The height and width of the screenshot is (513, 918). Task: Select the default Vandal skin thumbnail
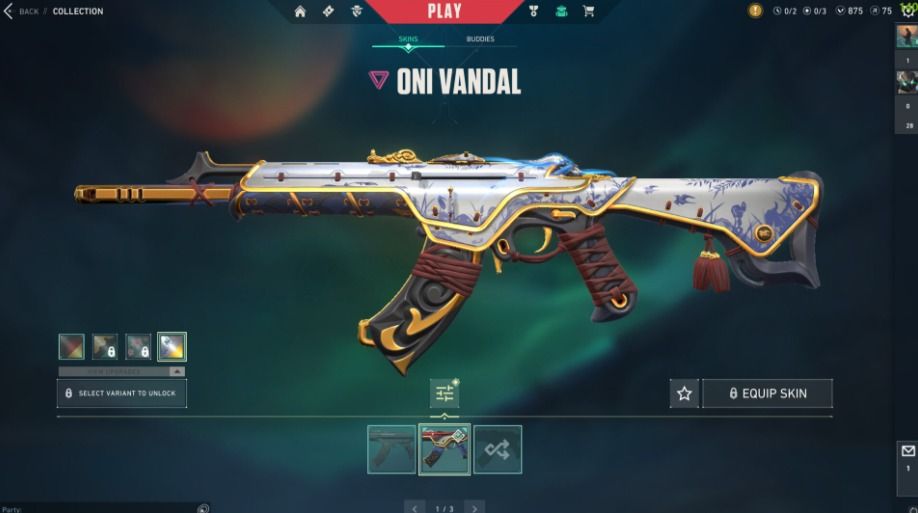pyautogui.click(x=391, y=449)
